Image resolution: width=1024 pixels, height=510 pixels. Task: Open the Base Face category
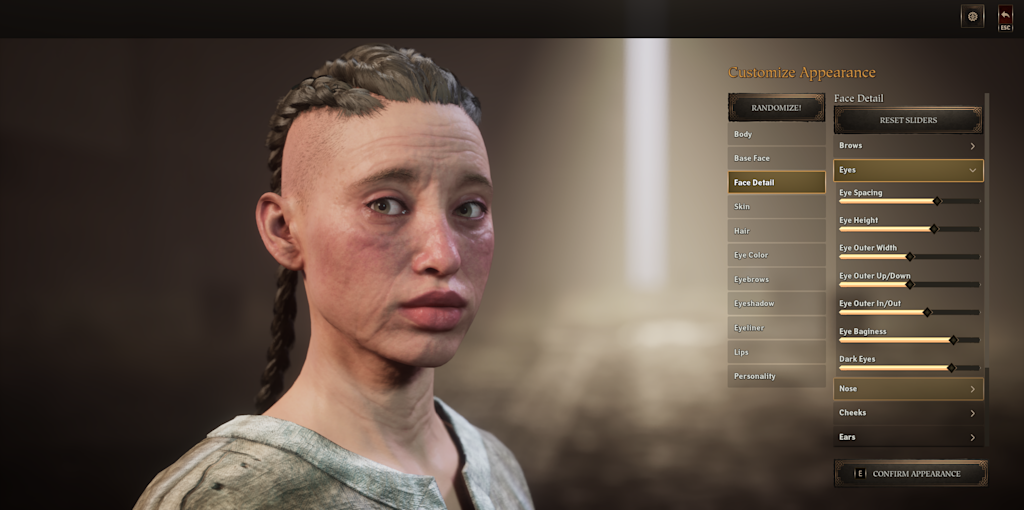tap(776, 158)
